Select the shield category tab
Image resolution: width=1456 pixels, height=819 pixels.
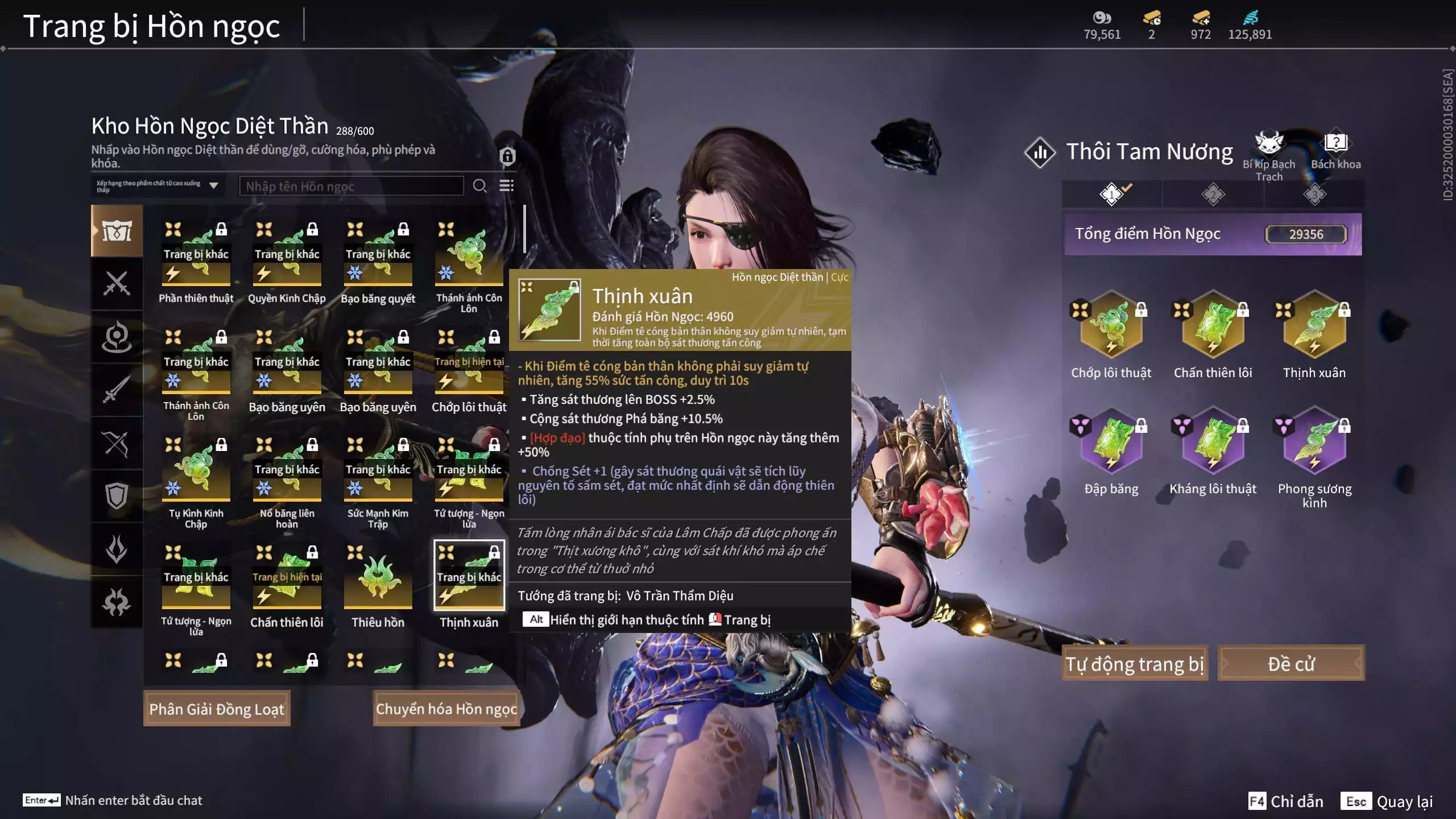tap(117, 496)
